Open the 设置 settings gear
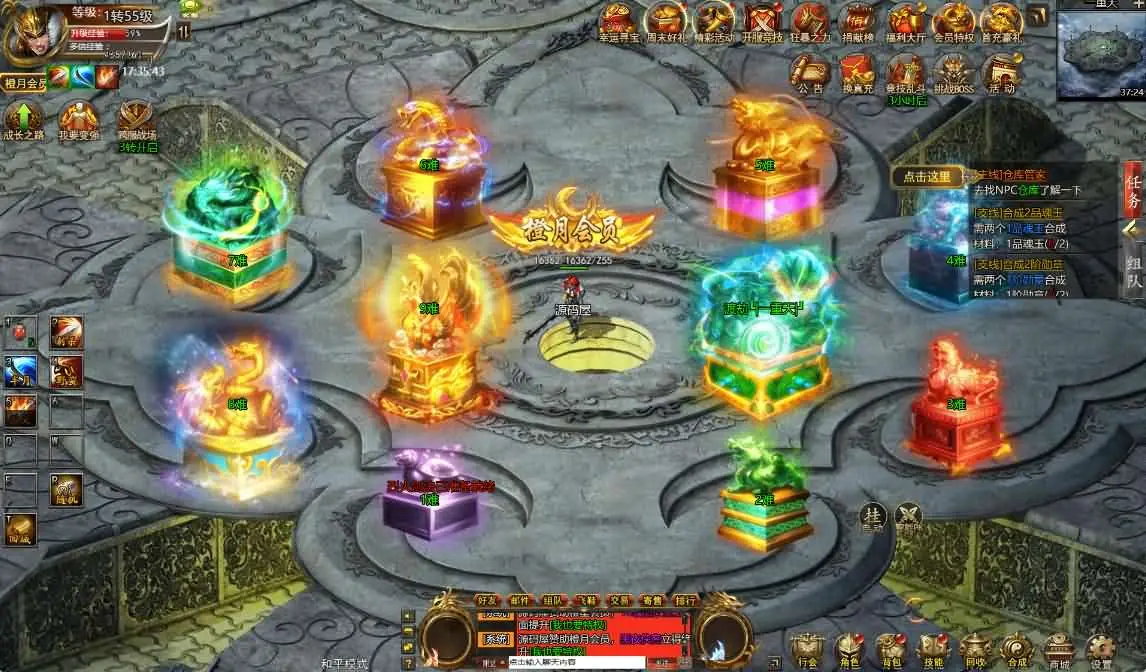 (1100, 649)
